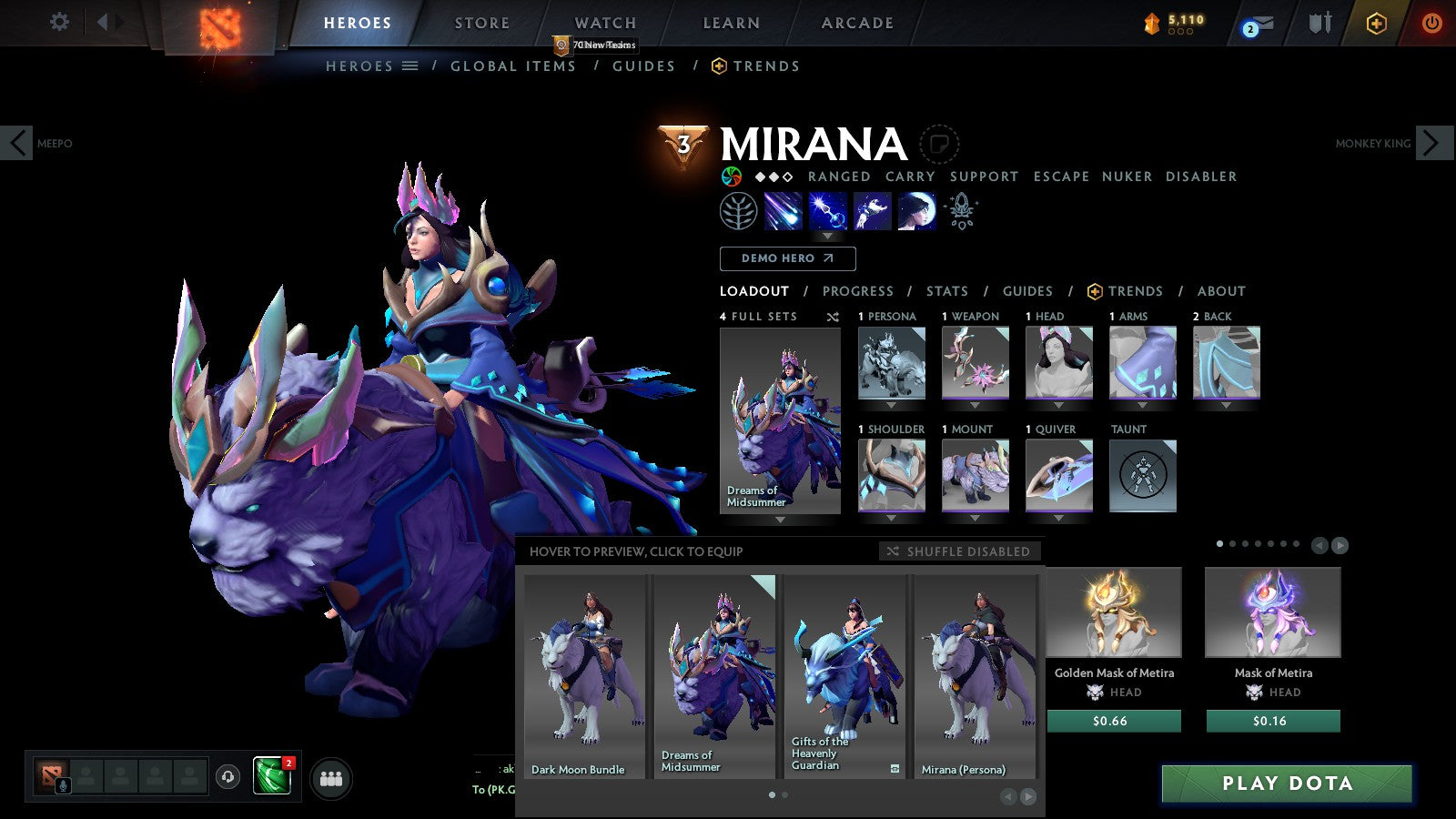Open the Arcade tab
1456x819 pixels.
(857, 23)
